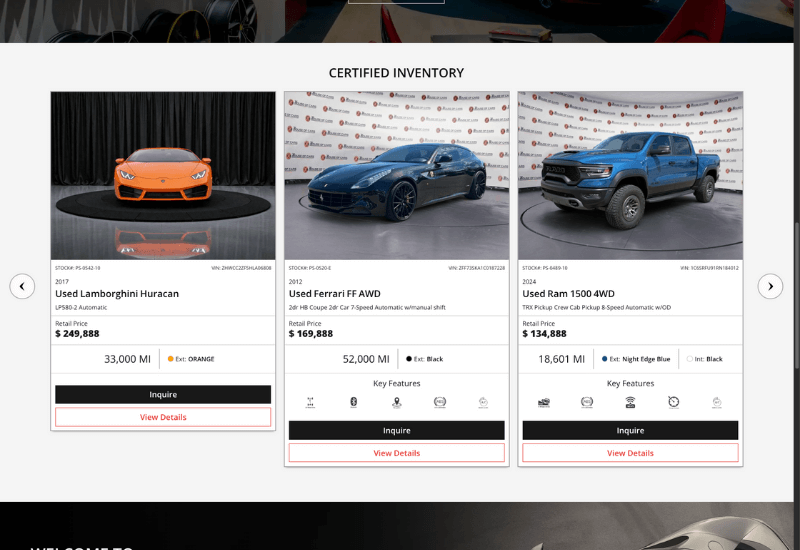
Task: Open the Used Ferrari FF AWD title link
Action: click(335, 294)
